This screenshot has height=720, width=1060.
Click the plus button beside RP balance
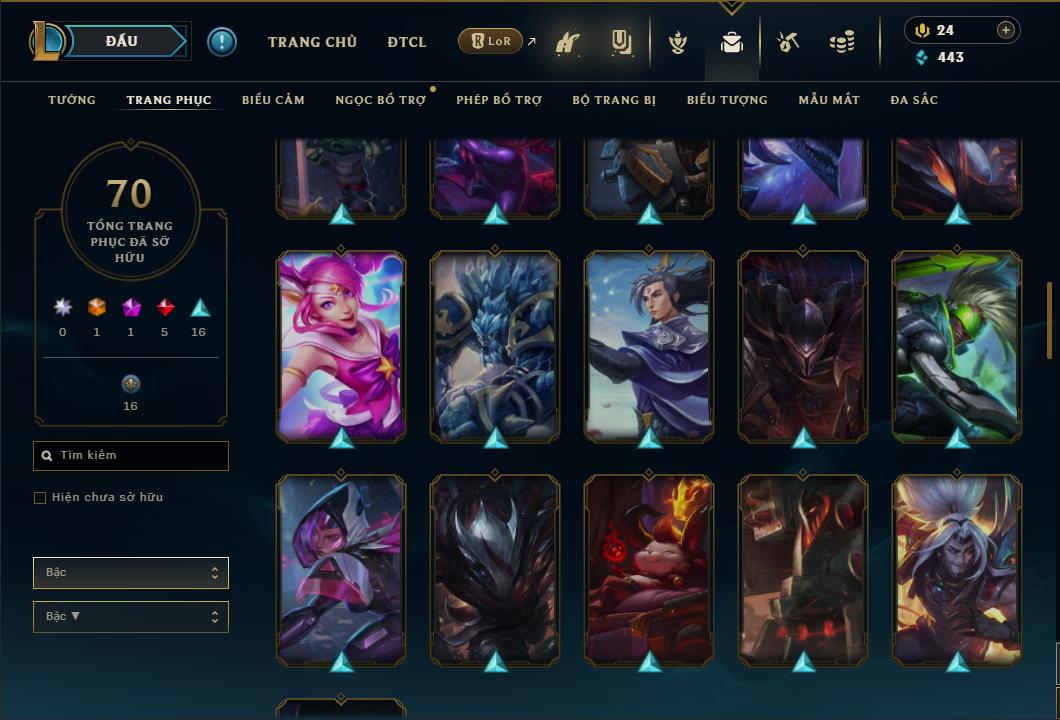coord(1006,30)
